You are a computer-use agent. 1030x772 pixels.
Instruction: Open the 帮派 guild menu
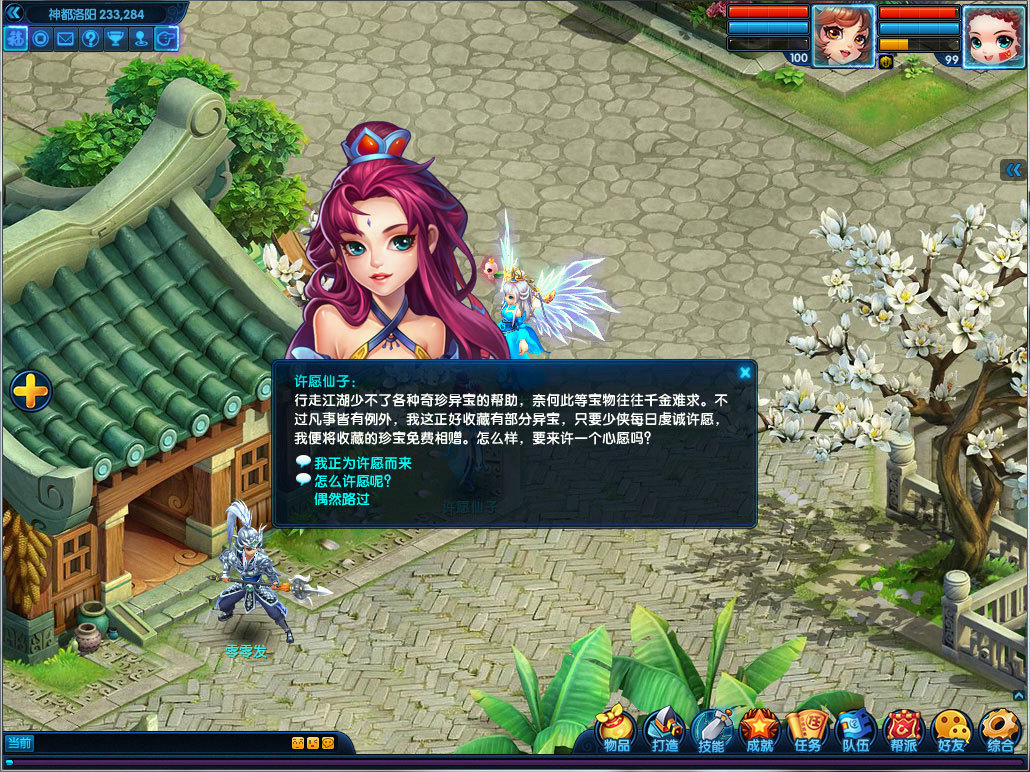(903, 732)
